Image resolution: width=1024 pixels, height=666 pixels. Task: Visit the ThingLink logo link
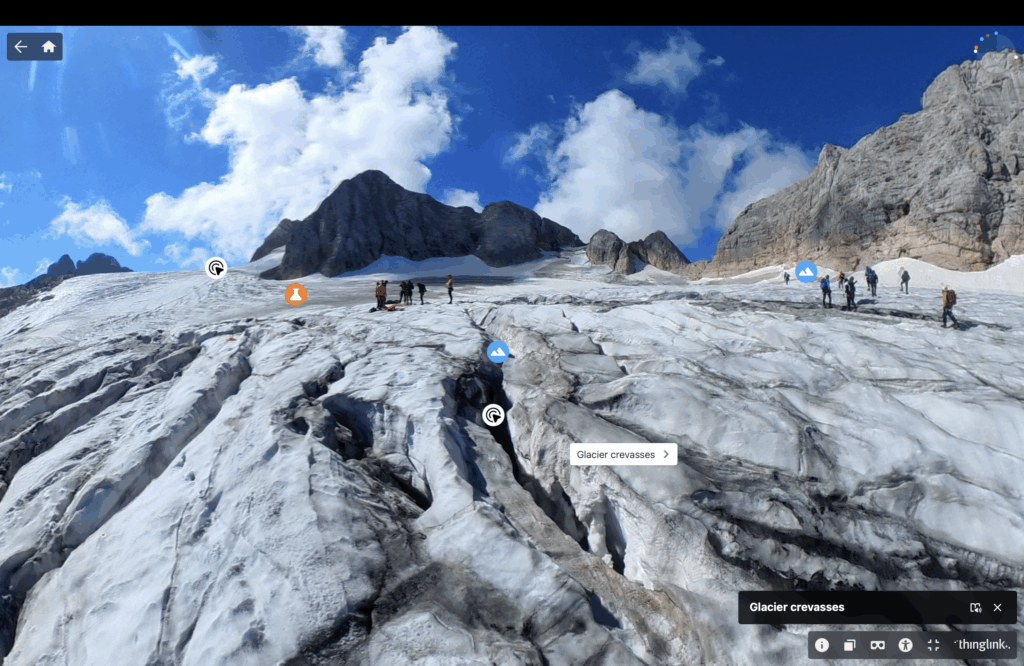point(981,645)
